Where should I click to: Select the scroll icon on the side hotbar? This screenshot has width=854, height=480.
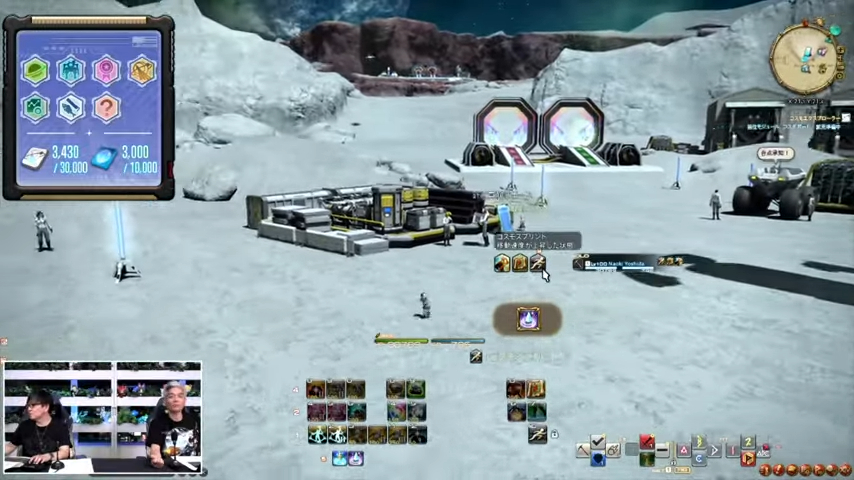point(535,390)
